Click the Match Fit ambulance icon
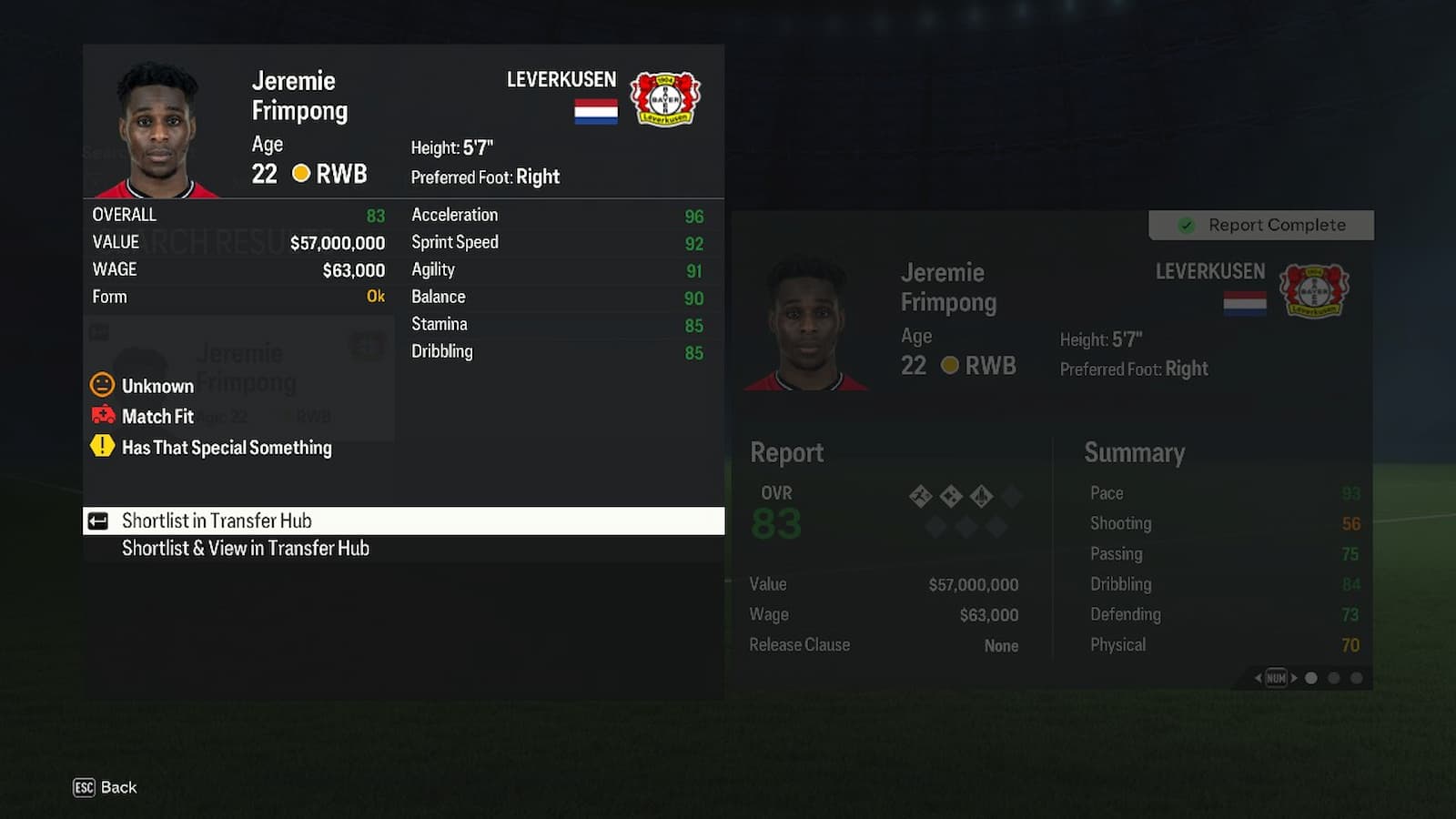The width and height of the screenshot is (1456, 819). coord(102,416)
